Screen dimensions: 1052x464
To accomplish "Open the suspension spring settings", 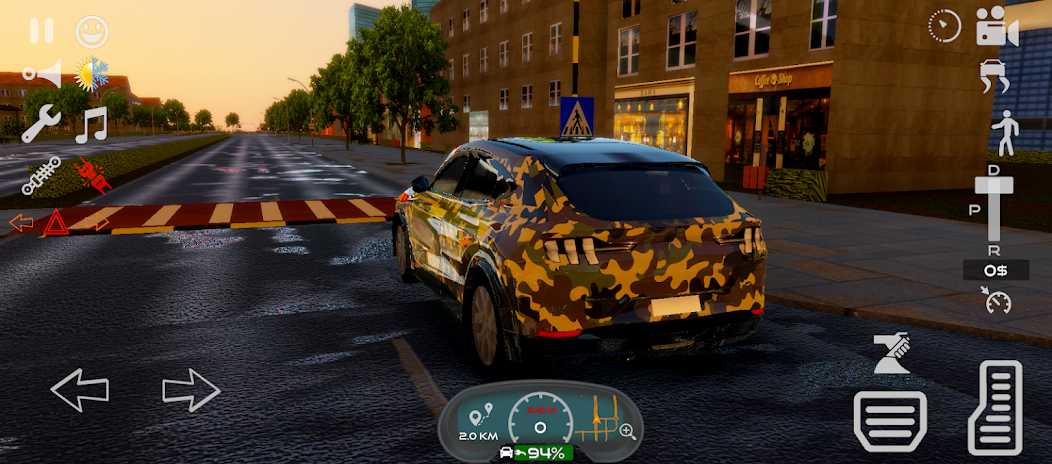I will click(x=40, y=176).
